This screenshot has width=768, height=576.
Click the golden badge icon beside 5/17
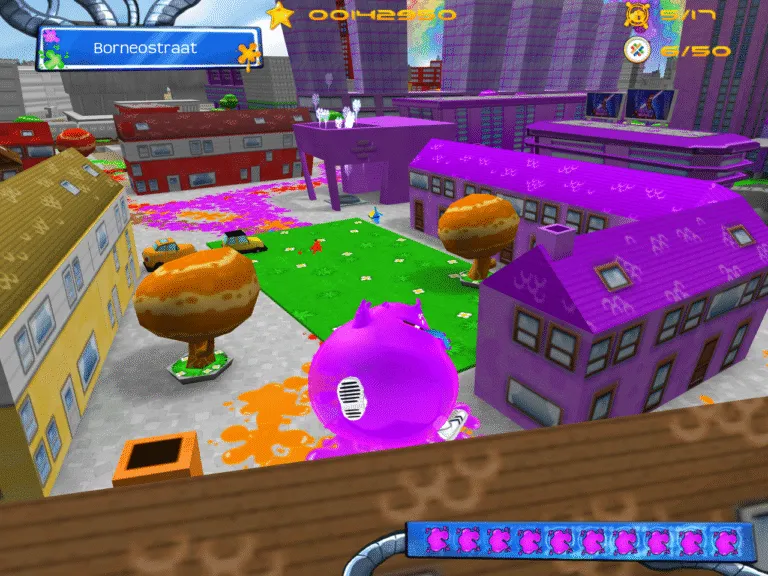[x=636, y=15]
